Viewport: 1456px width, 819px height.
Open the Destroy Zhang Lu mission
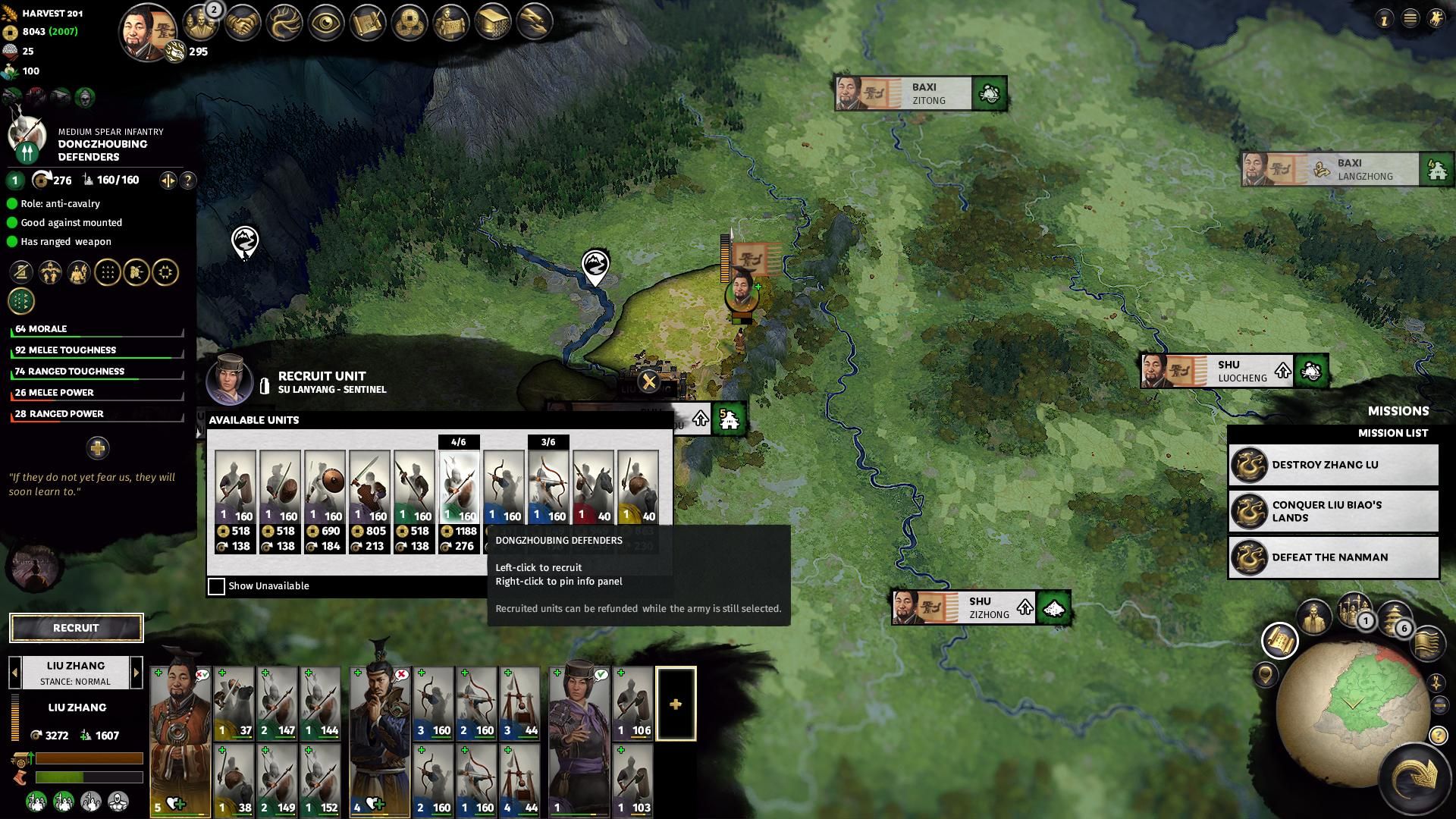1333,465
